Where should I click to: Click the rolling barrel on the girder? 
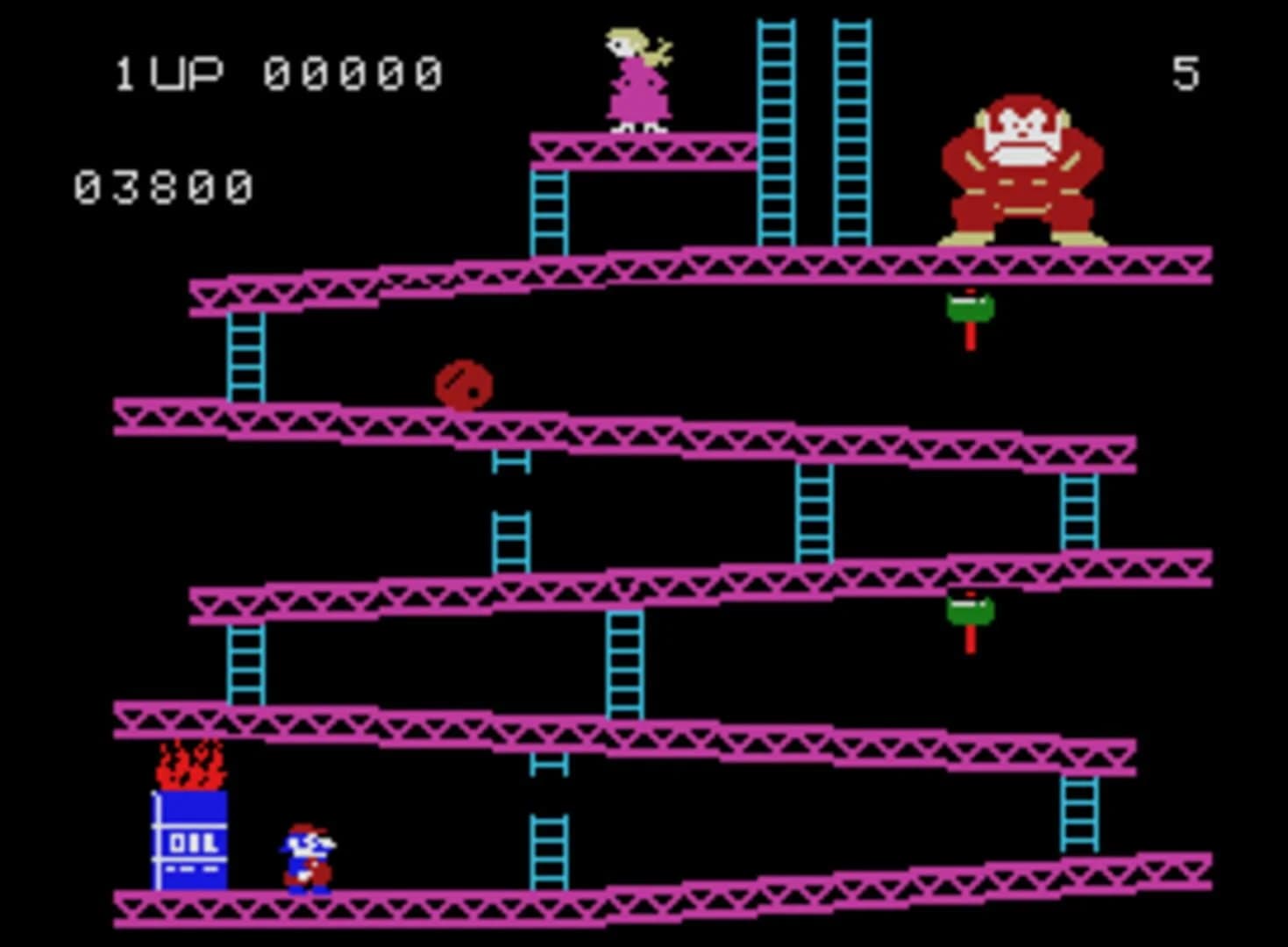coord(465,386)
